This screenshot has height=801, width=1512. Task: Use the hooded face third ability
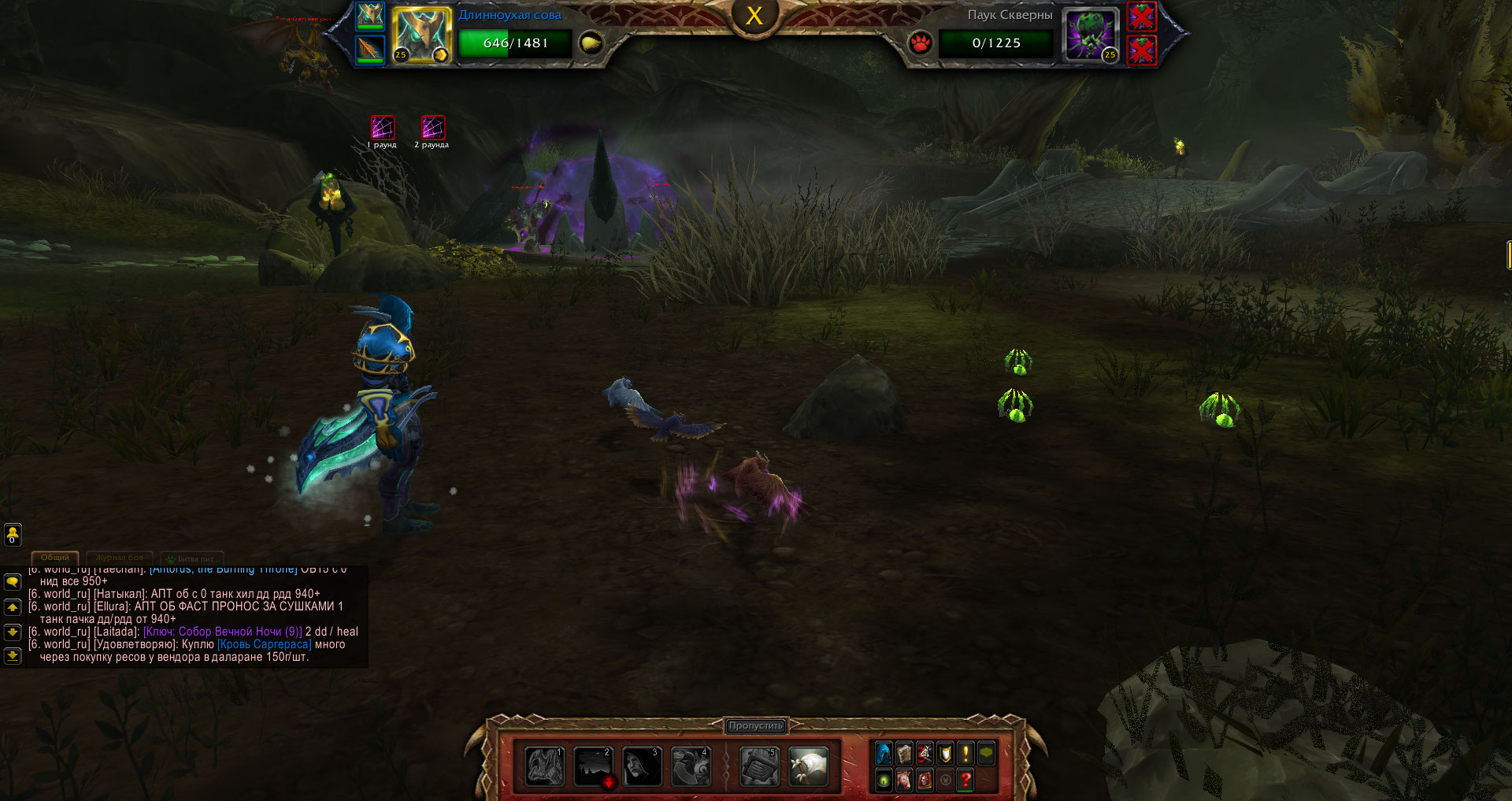pos(642,766)
